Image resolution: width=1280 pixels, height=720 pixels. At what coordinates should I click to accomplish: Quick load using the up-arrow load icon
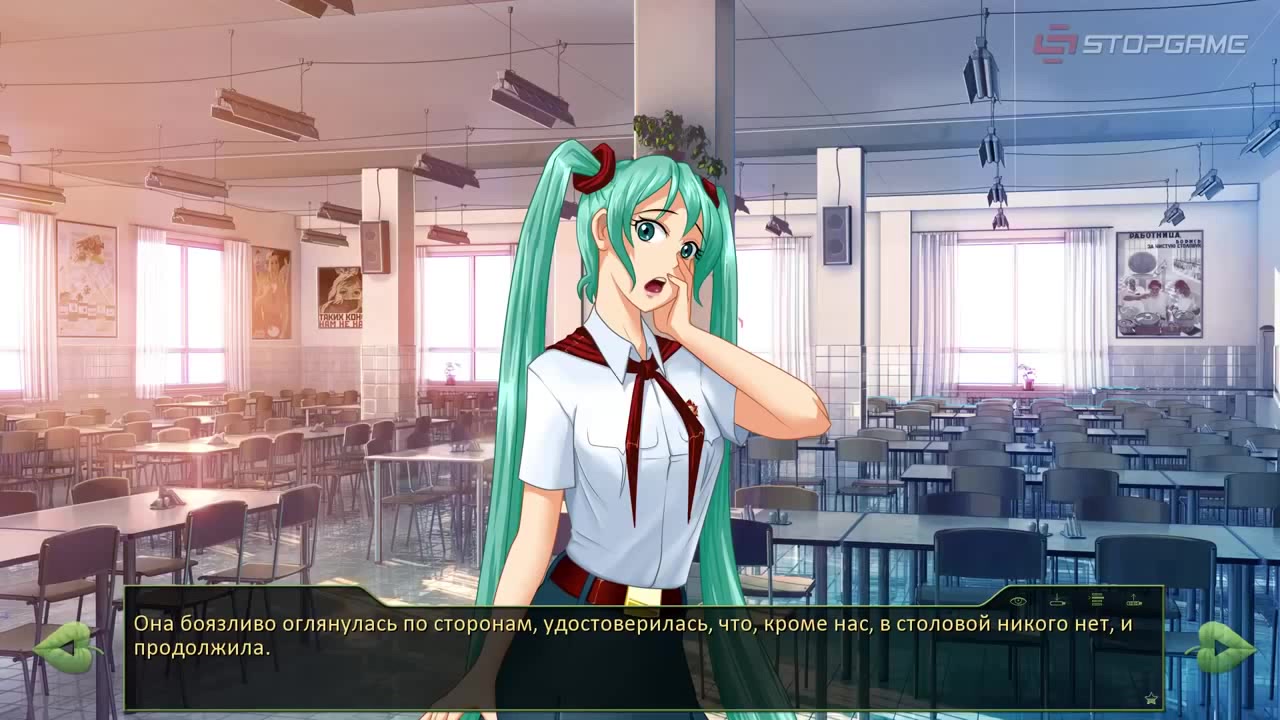tap(1134, 600)
